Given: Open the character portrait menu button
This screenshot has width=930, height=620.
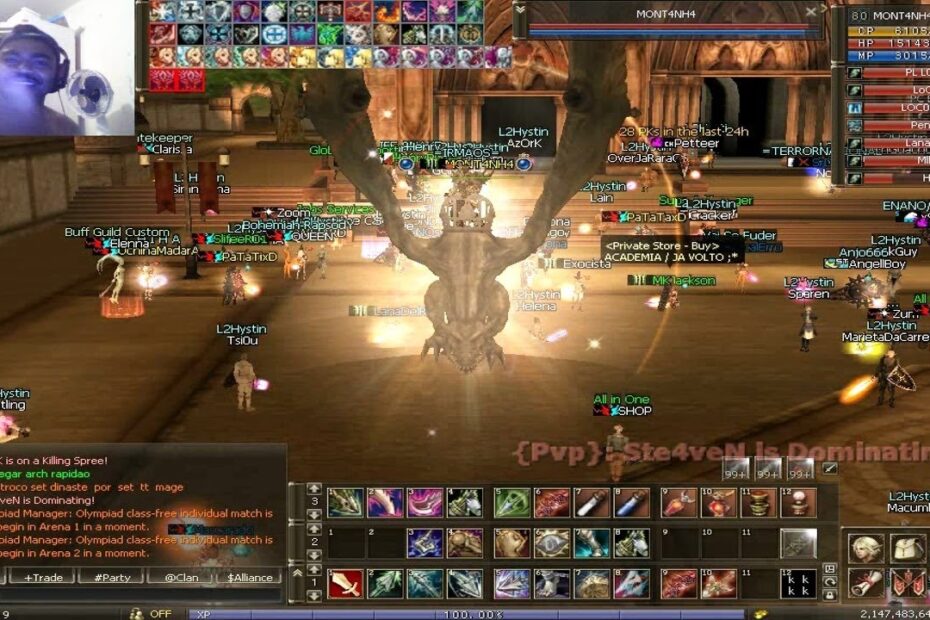Looking at the screenshot, I should tap(865, 548).
